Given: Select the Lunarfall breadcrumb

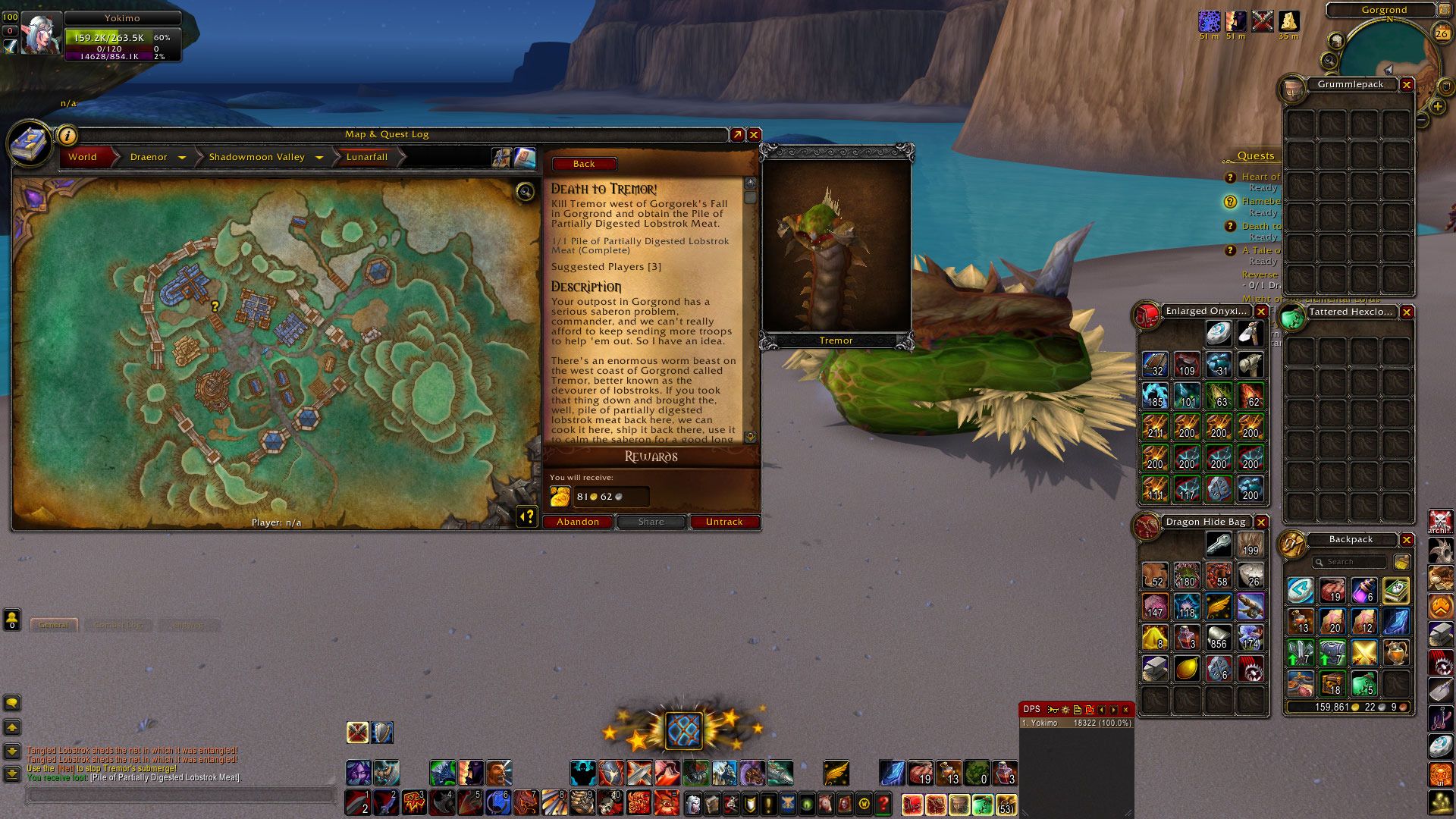Looking at the screenshot, I should [367, 157].
